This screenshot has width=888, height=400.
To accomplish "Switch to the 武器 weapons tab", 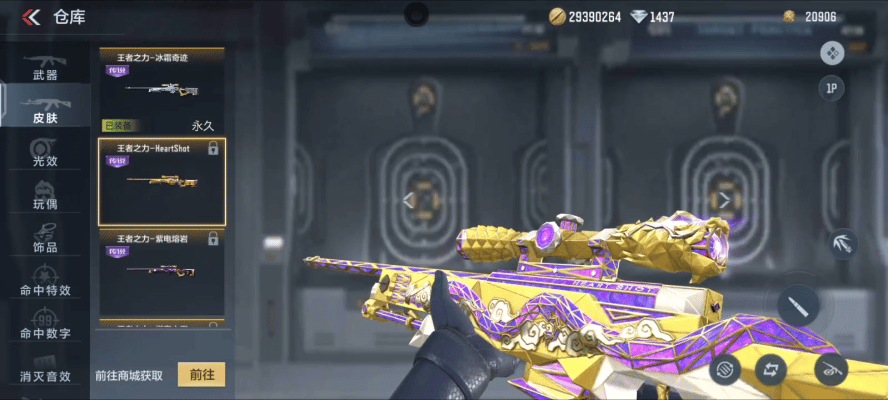I will click(45, 67).
